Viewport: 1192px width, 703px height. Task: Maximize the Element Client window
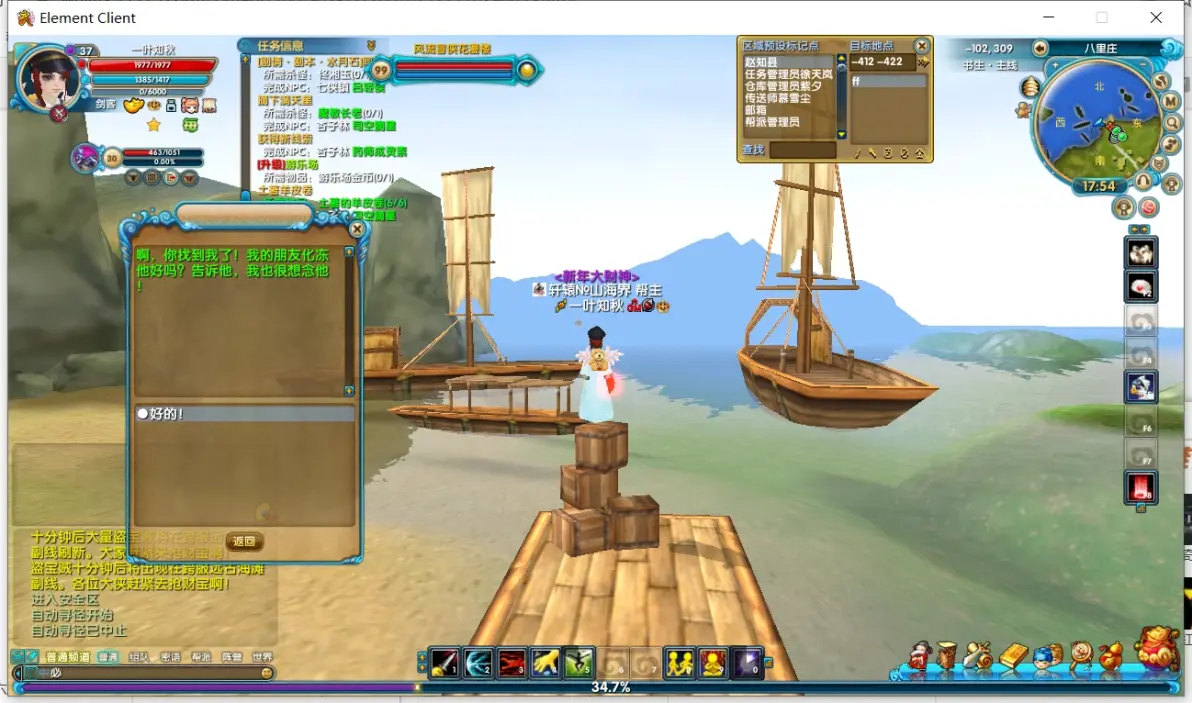[1102, 17]
